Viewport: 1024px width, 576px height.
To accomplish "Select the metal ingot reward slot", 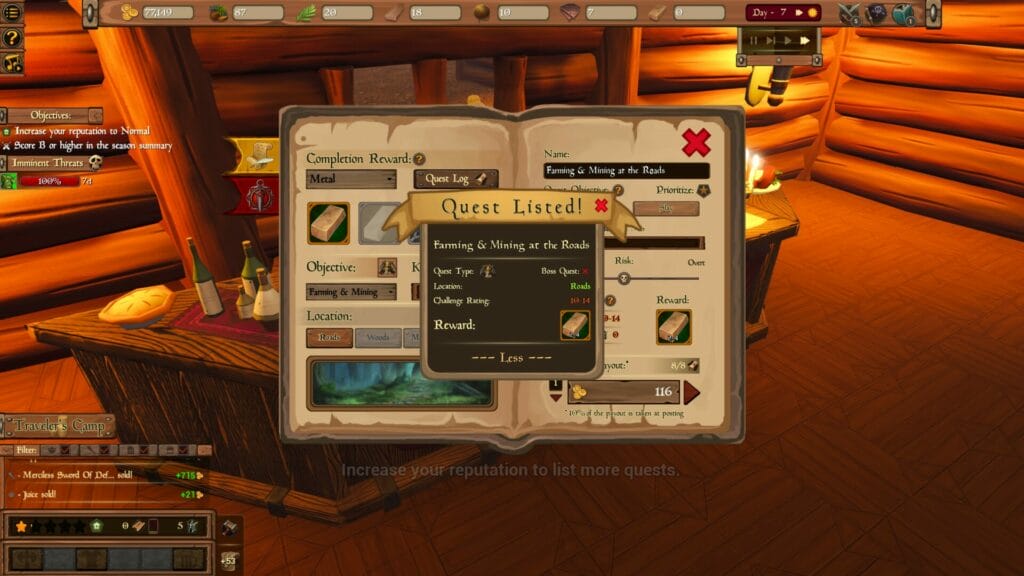I will pos(328,223).
